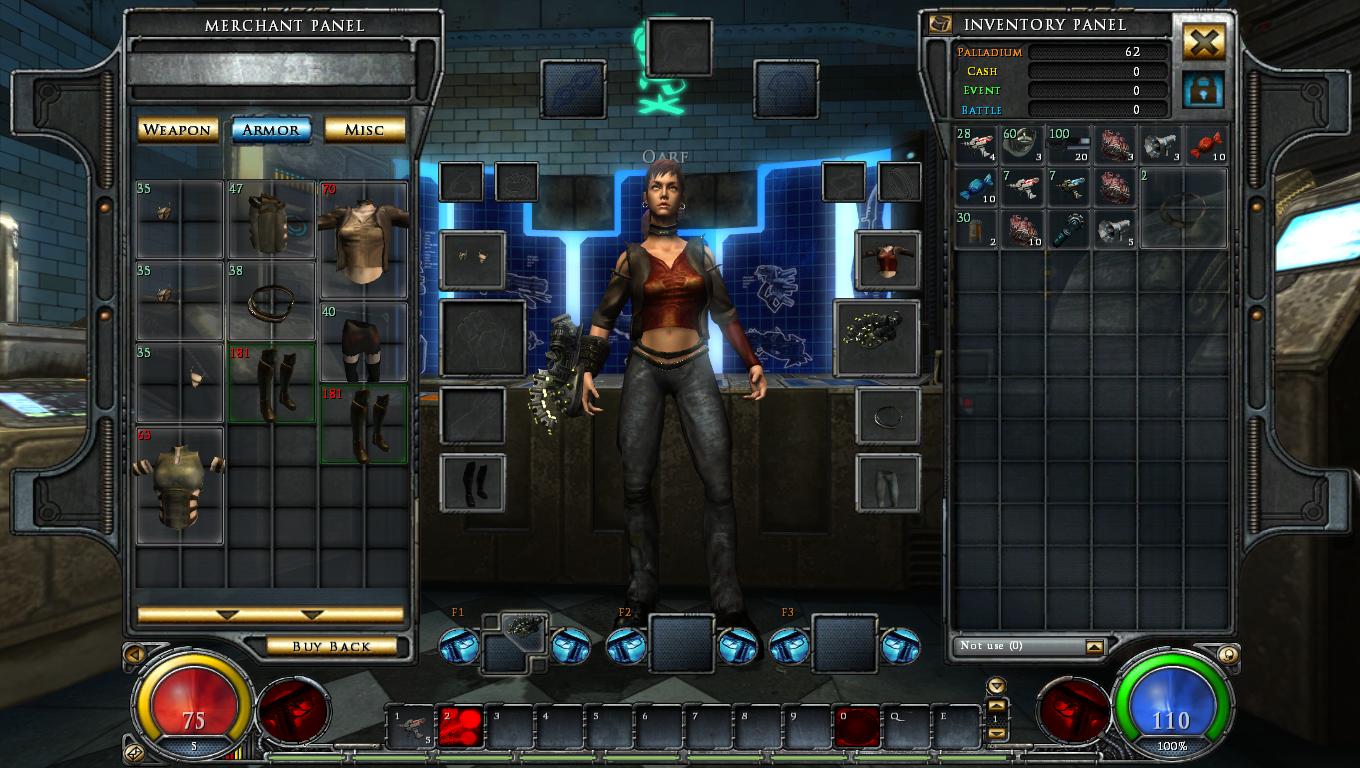The image size is (1360, 768).
Task: Select the red candy inventory item
Action: point(1207,146)
